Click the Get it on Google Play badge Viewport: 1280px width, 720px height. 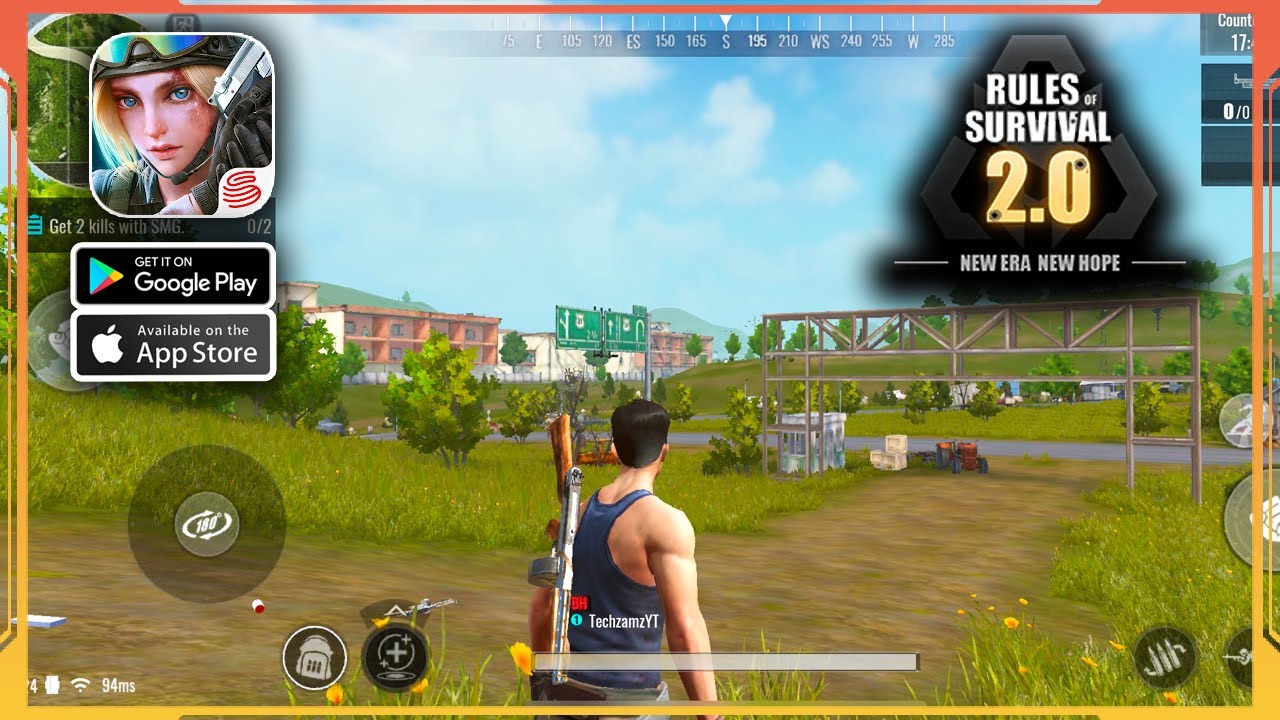coord(173,277)
